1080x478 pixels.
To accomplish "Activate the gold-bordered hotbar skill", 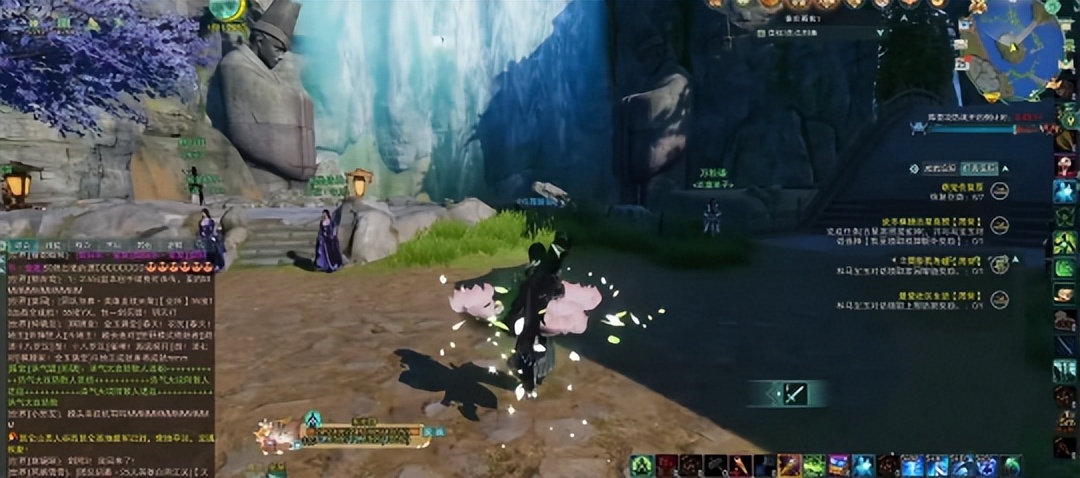I will click(789, 465).
